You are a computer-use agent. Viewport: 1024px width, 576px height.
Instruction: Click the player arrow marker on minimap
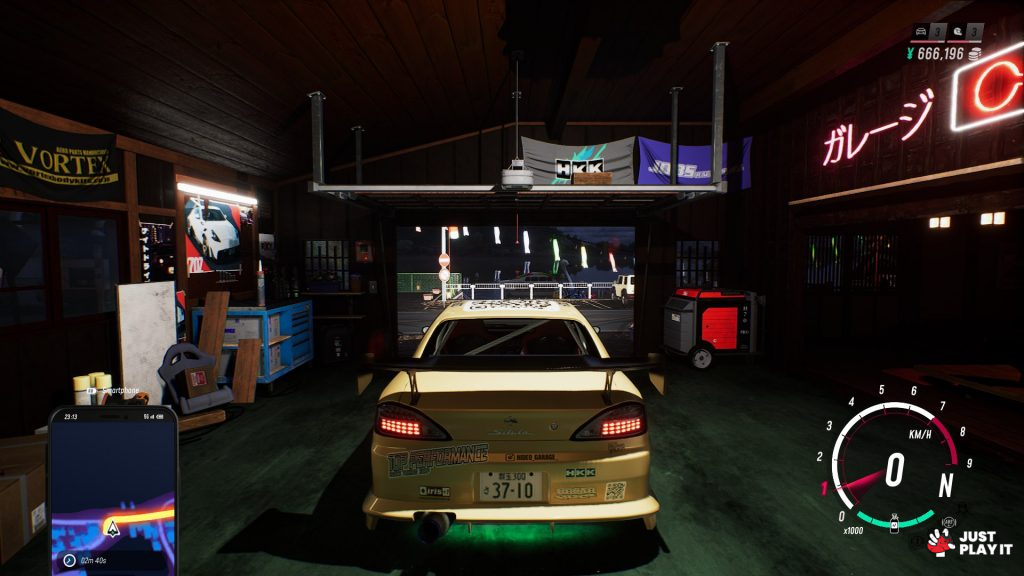click(113, 527)
